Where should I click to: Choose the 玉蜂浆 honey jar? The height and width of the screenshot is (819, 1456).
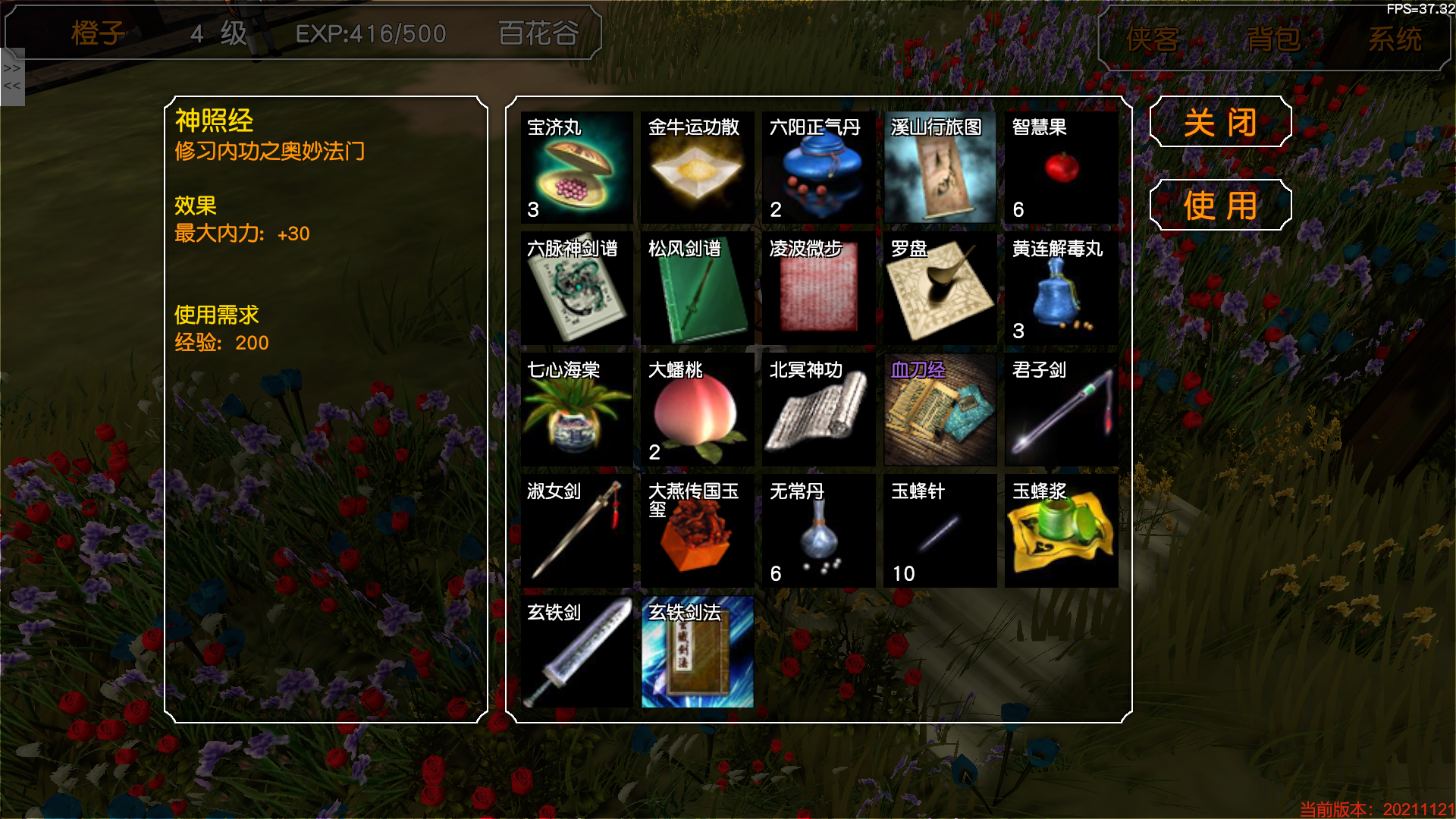pyautogui.click(x=1062, y=532)
